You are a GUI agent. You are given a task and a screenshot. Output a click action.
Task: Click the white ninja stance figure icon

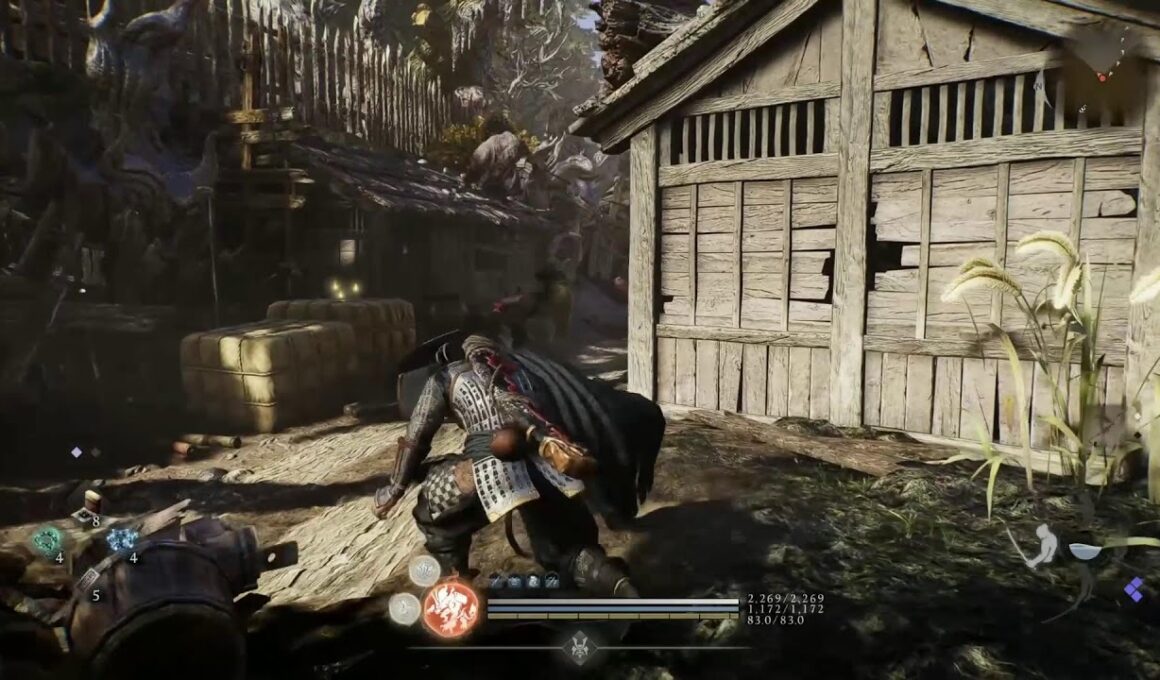pyautogui.click(x=1042, y=546)
